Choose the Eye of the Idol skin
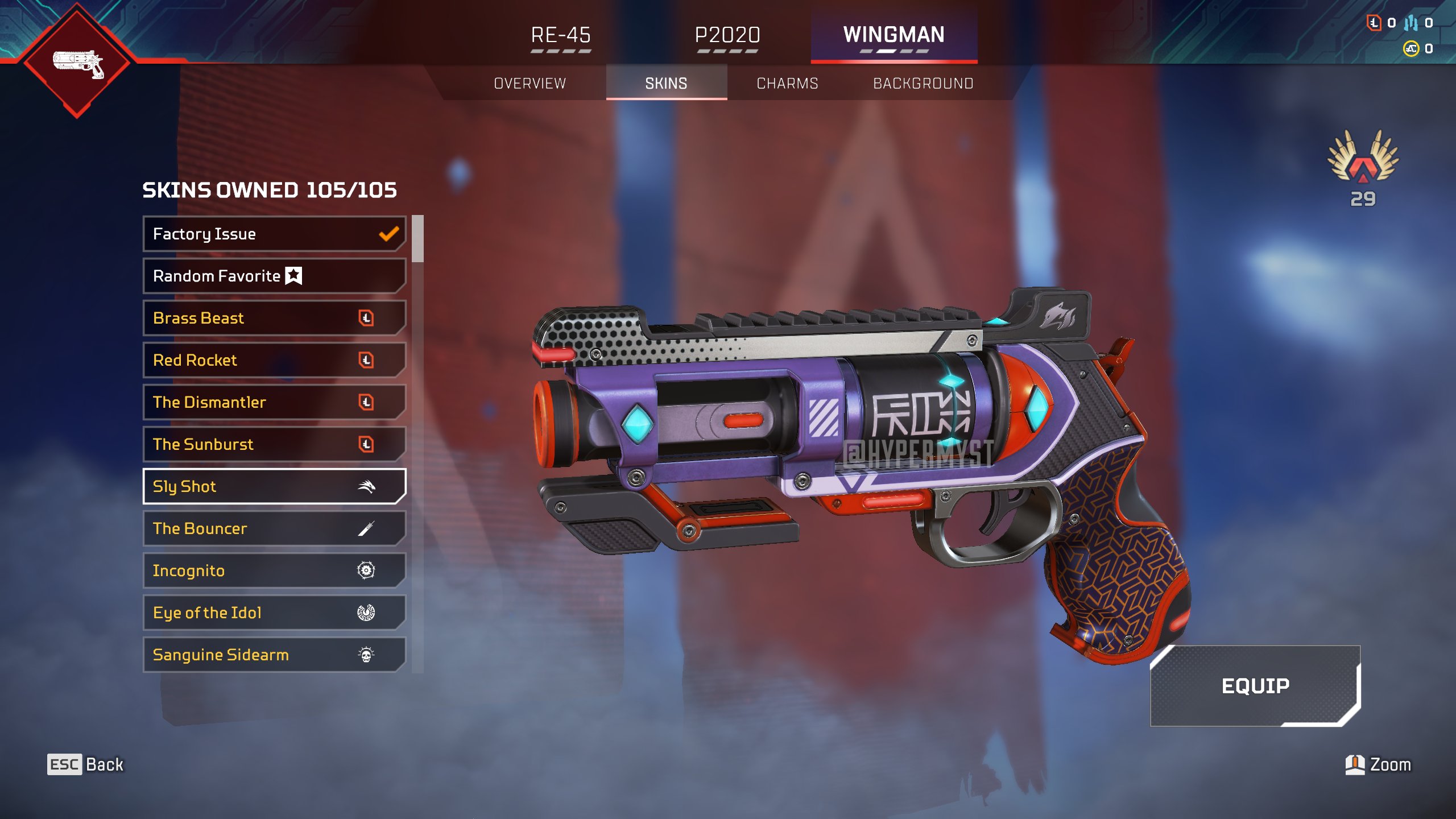 point(274,613)
